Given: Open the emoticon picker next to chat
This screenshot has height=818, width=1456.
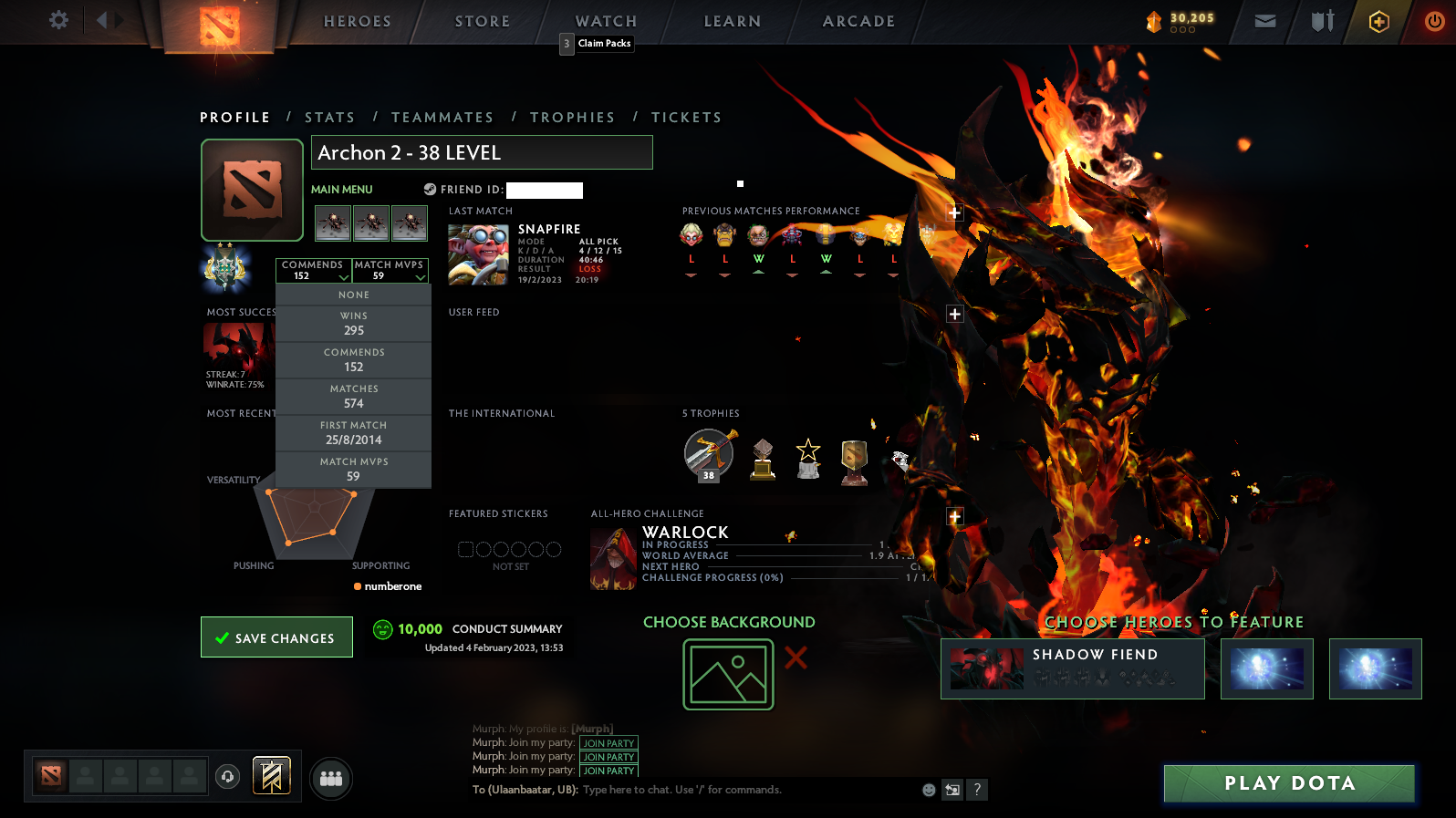Looking at the screenshot, I should coord(928,790).
